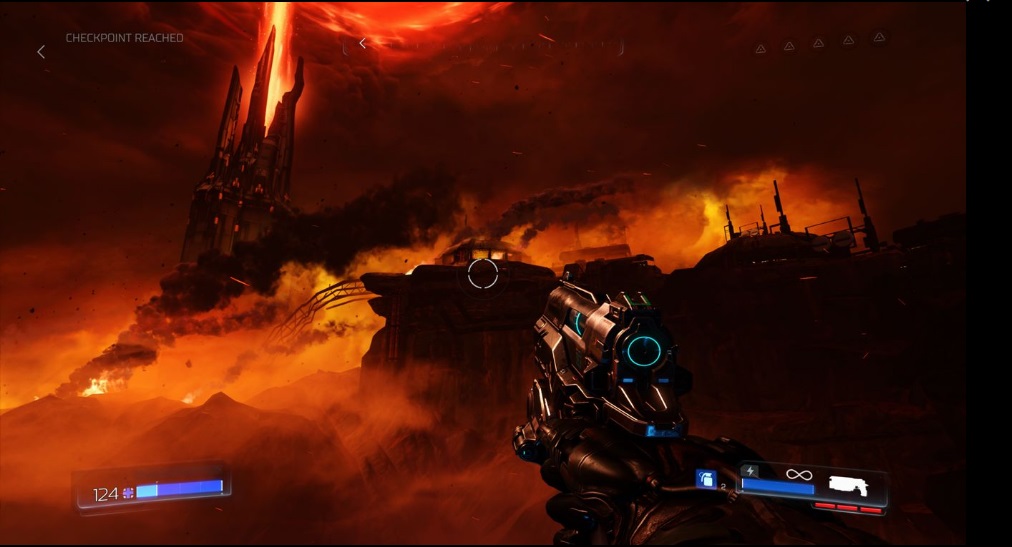Viewport: 1012px width, 547px height.
Task: Click the white pistol weapon icon
Action: coord(848,485)
